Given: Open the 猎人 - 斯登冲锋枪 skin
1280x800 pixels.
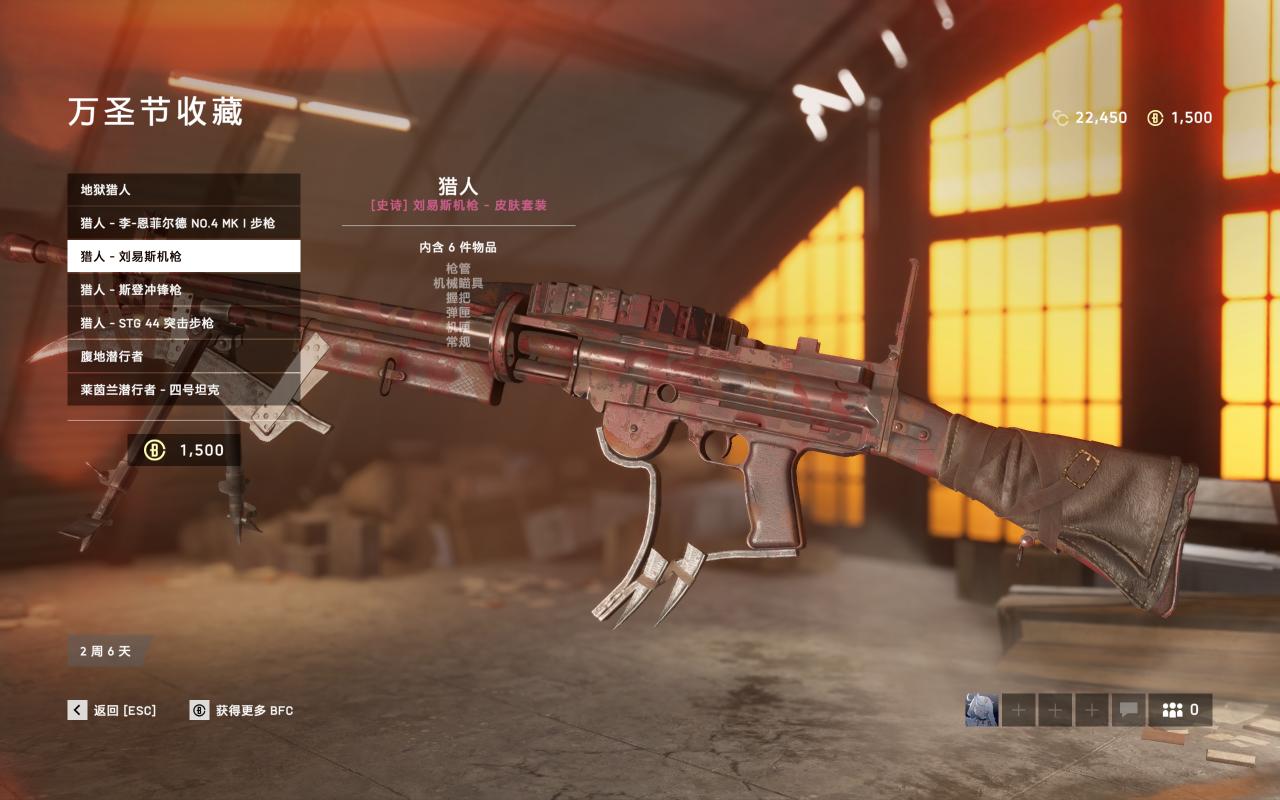Looking at the screenshot, I should (183, 290).
